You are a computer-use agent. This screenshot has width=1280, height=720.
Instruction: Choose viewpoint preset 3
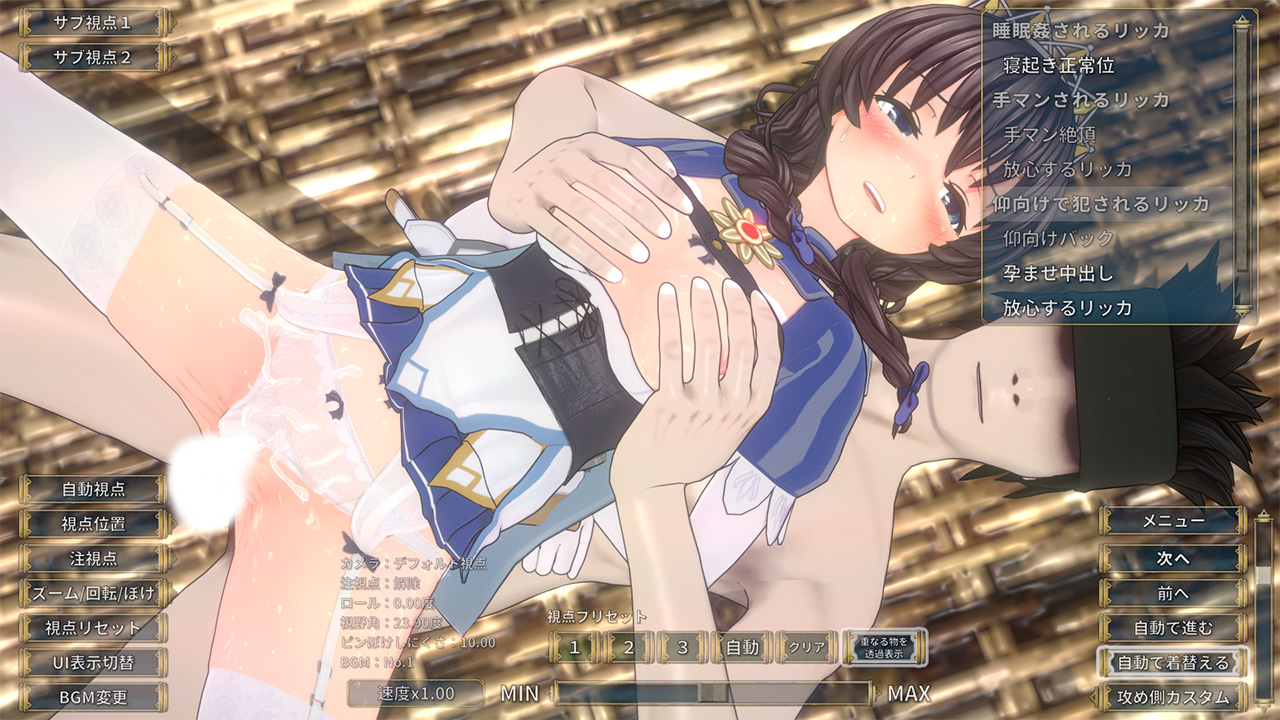[683, 647]
